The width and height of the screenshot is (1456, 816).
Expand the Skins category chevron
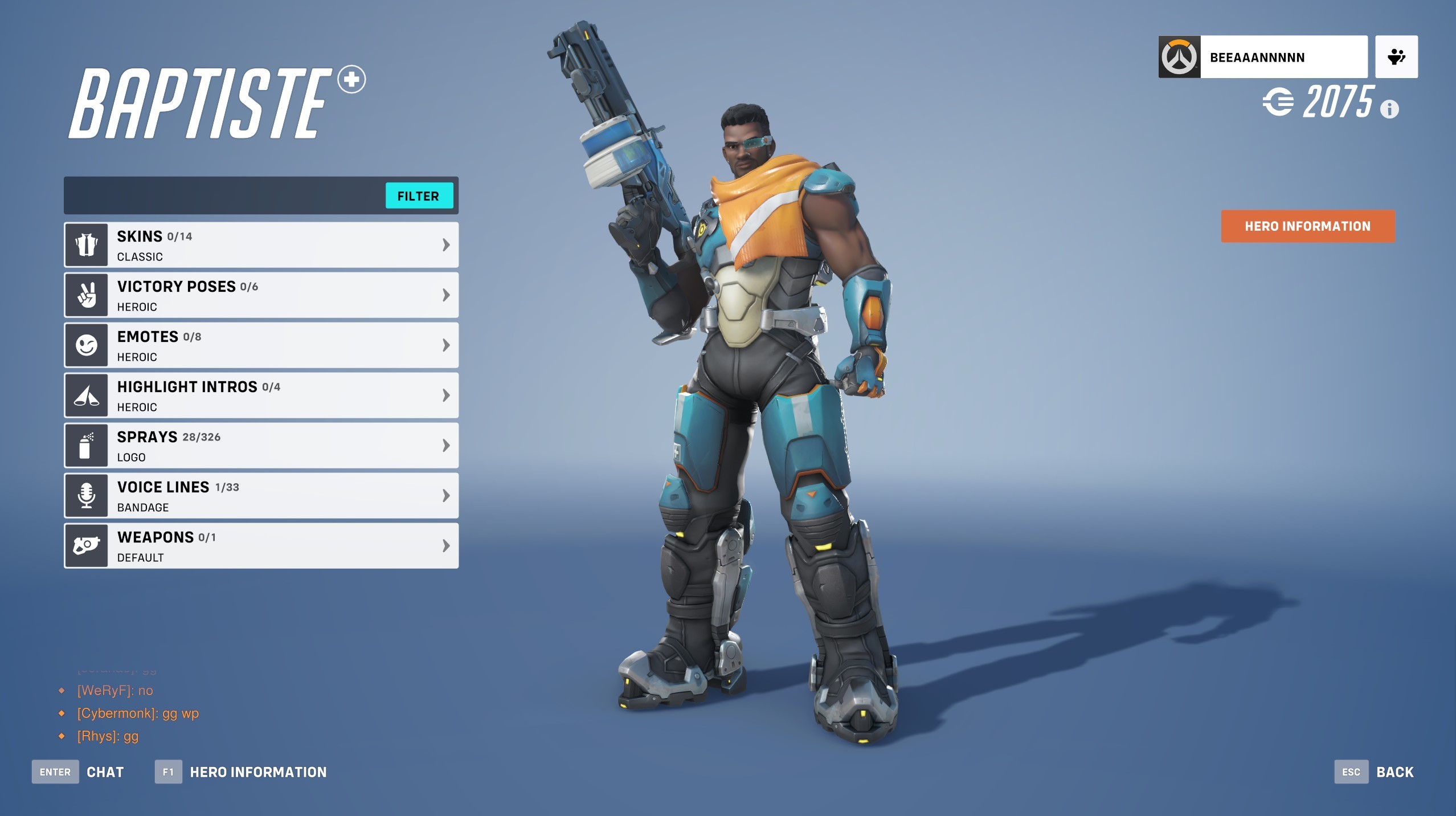[445, 244]
